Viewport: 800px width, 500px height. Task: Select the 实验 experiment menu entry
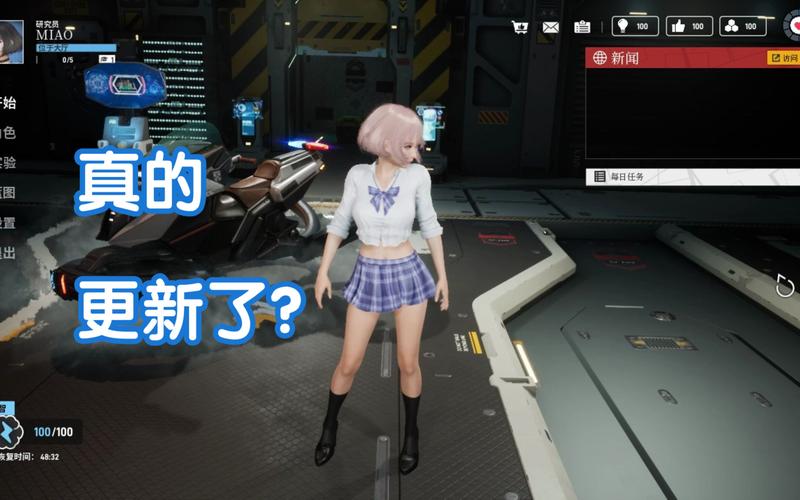pos(8,163)
